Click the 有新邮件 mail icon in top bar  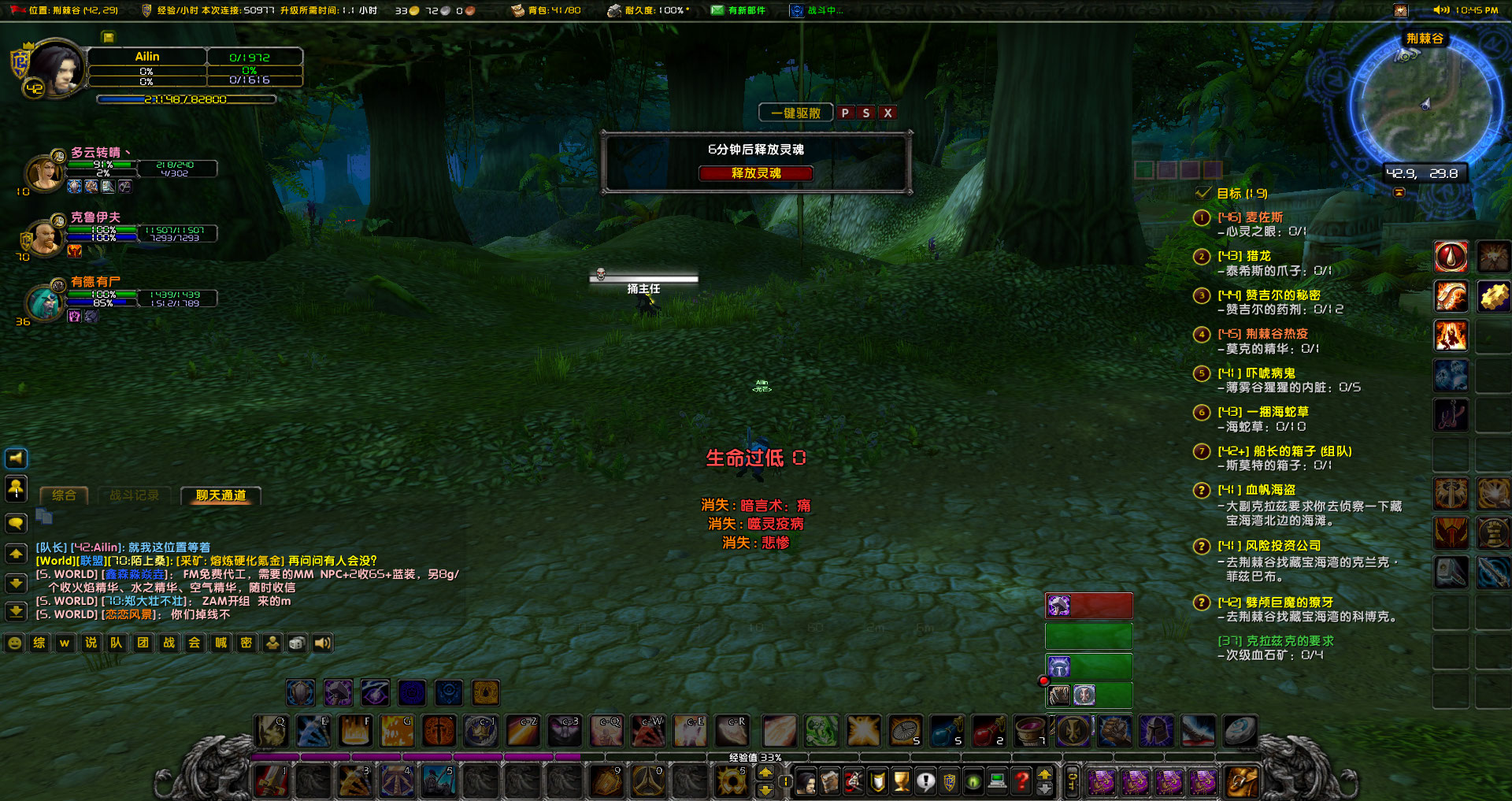tap(717, 10)
